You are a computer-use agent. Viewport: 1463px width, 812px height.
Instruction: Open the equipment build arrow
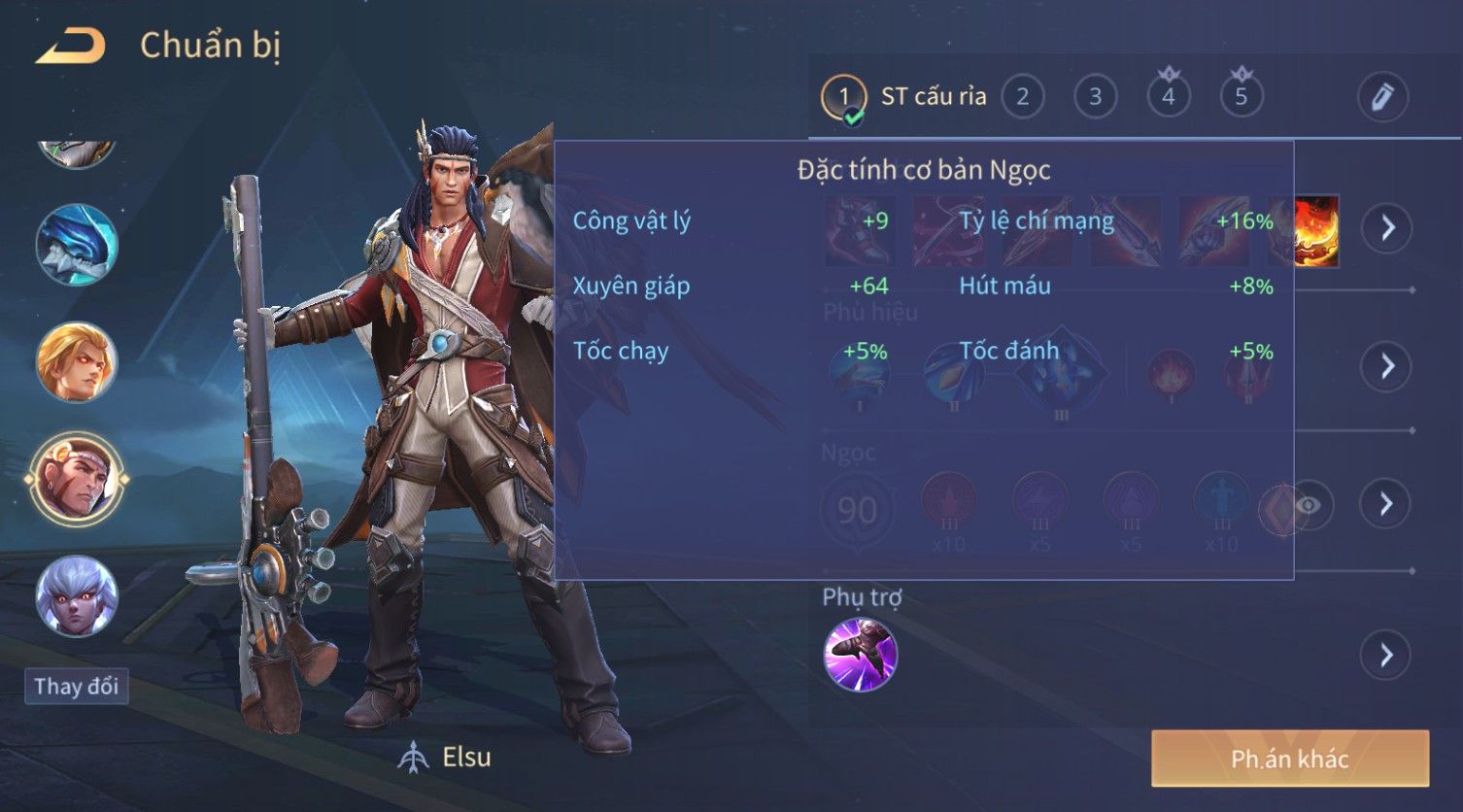point(1386,227)
